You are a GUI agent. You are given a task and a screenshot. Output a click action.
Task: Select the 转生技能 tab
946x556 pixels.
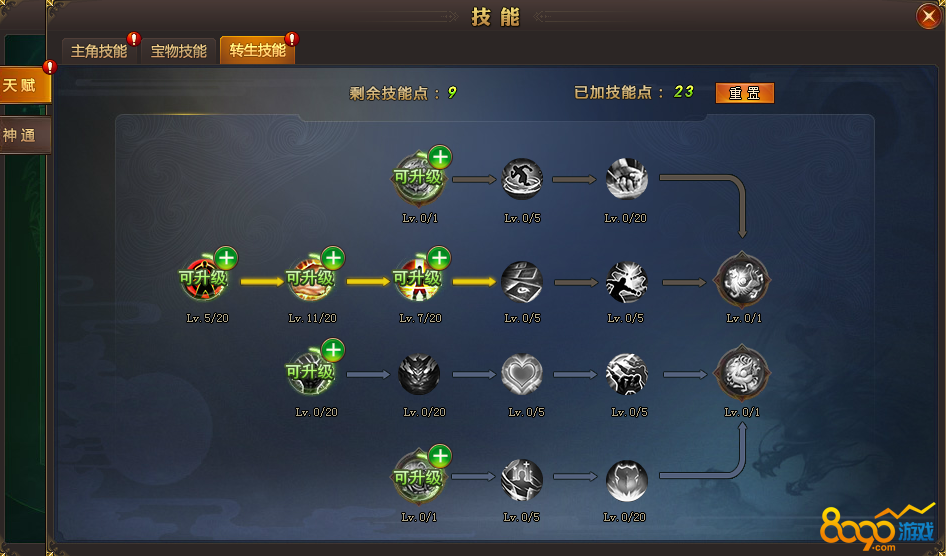[x=258, y=50]
